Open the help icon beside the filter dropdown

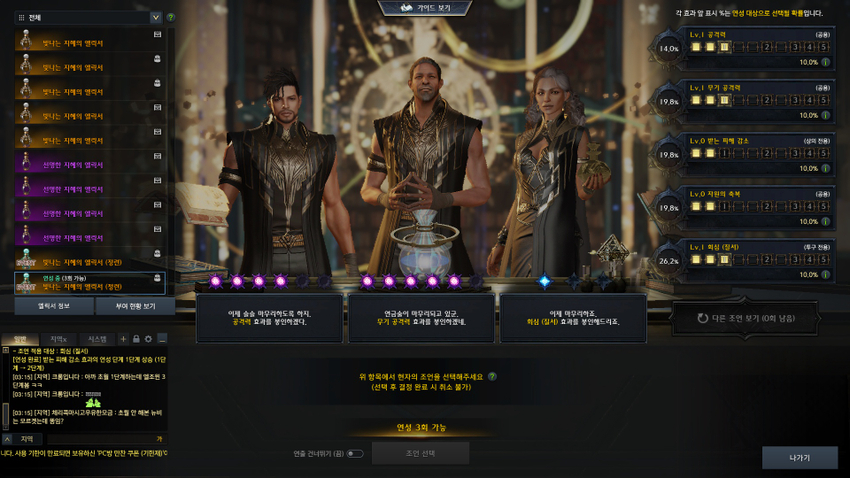[171, 18]
